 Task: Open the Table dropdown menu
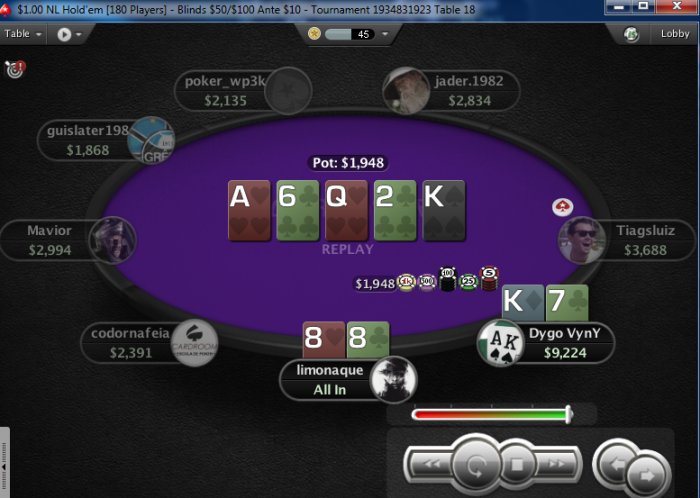(24, 33)
